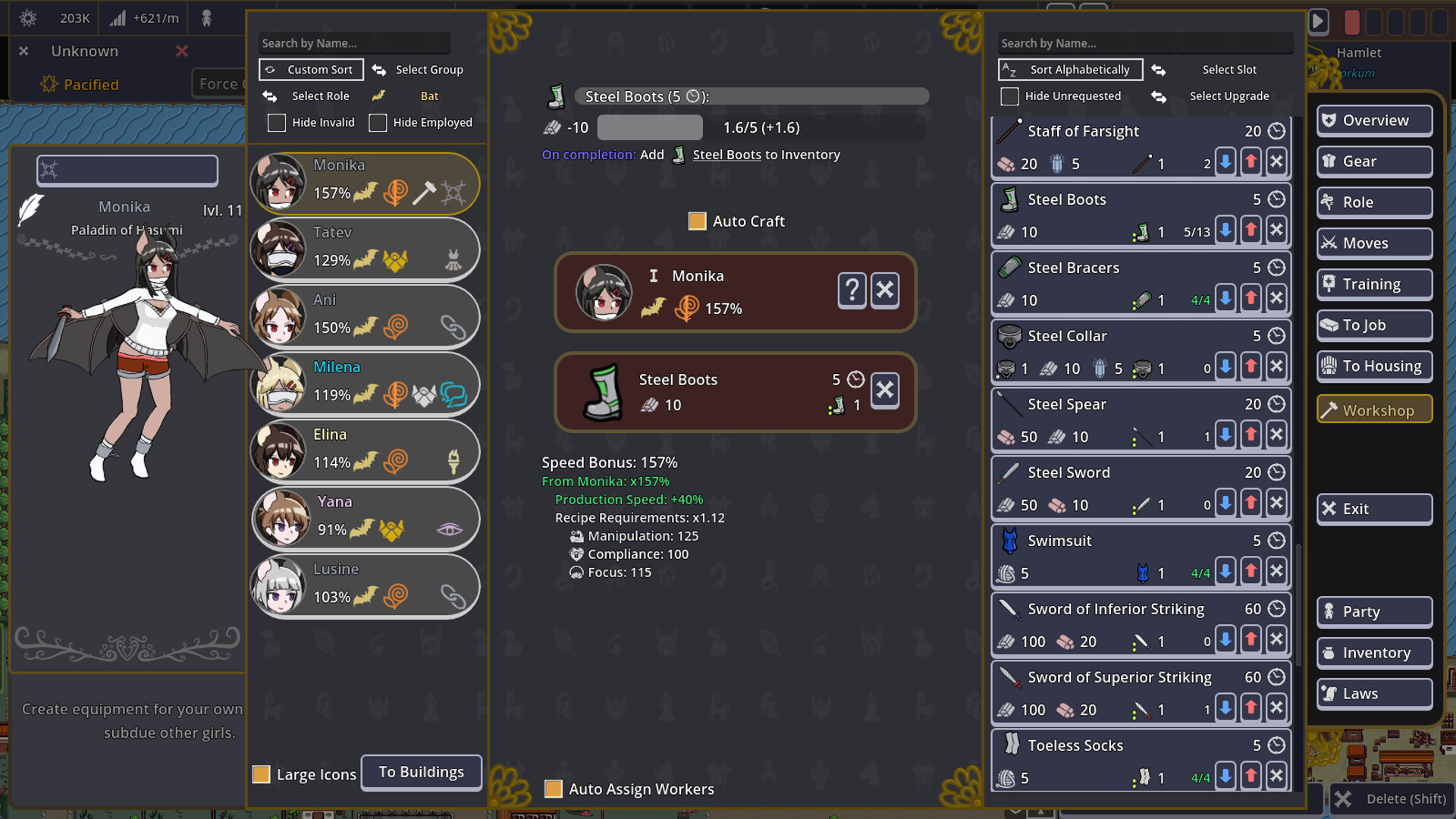Open the question mark help icon beside Monika
This screenshot has width=1456, height=819.
pos(852,290)
